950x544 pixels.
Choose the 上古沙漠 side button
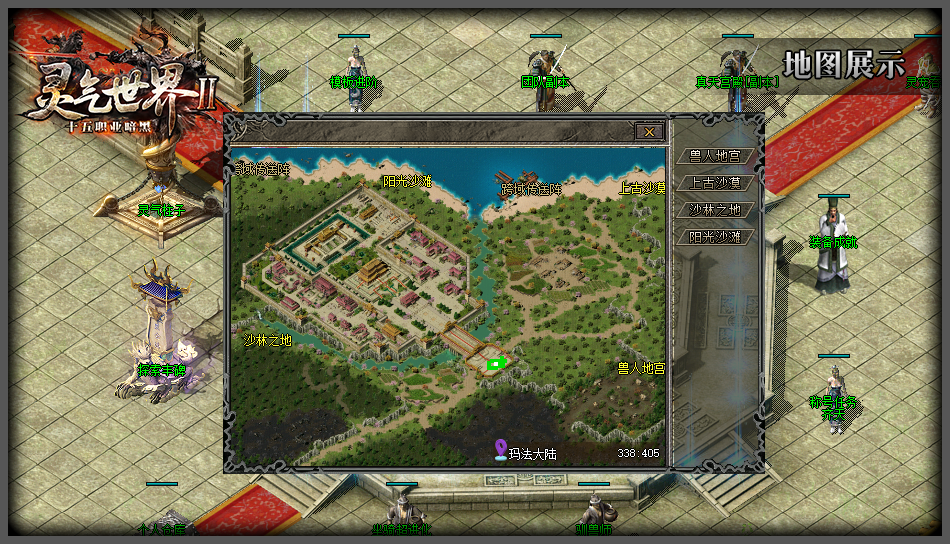(715, 183)
